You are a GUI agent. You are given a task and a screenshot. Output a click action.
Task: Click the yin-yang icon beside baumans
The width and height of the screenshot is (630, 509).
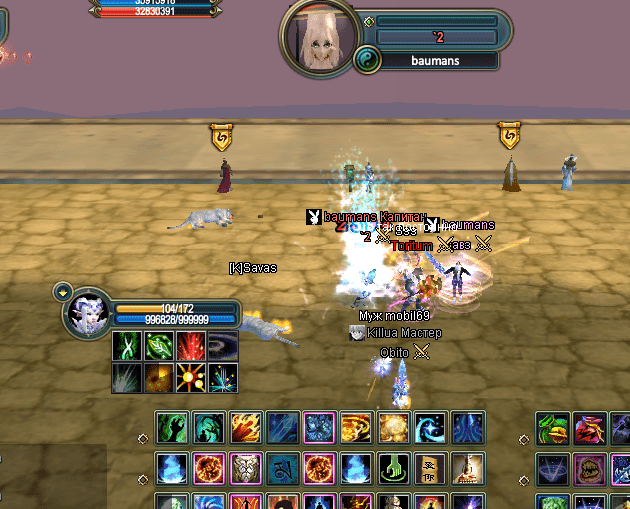click(x=367, y=61)
